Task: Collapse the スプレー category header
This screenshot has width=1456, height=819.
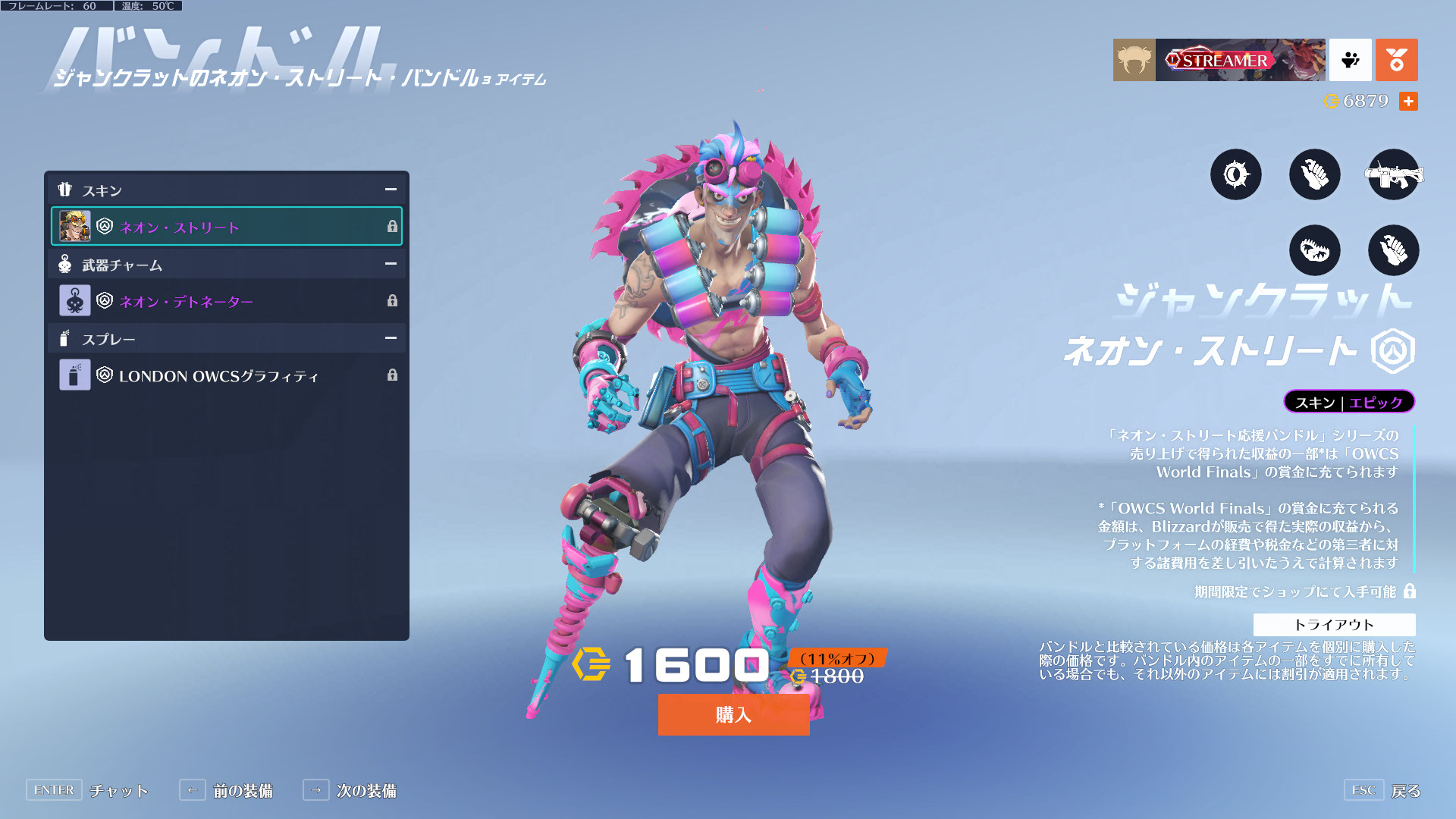Action: click(391, 338)
